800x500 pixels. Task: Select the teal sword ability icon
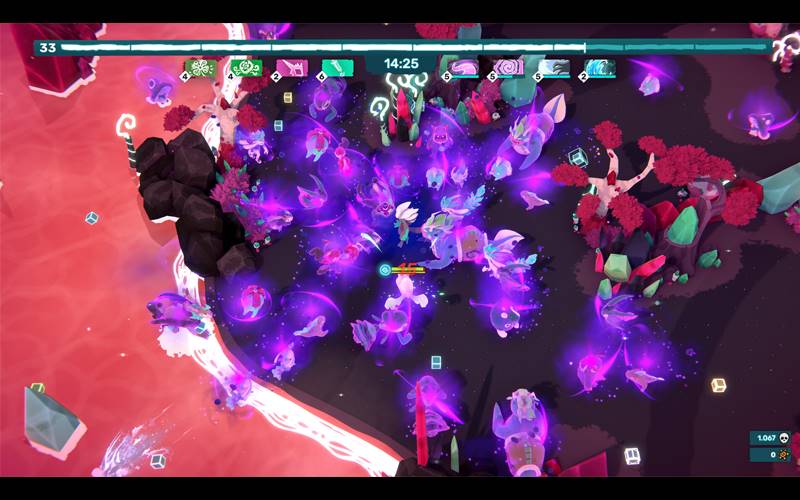338,68
